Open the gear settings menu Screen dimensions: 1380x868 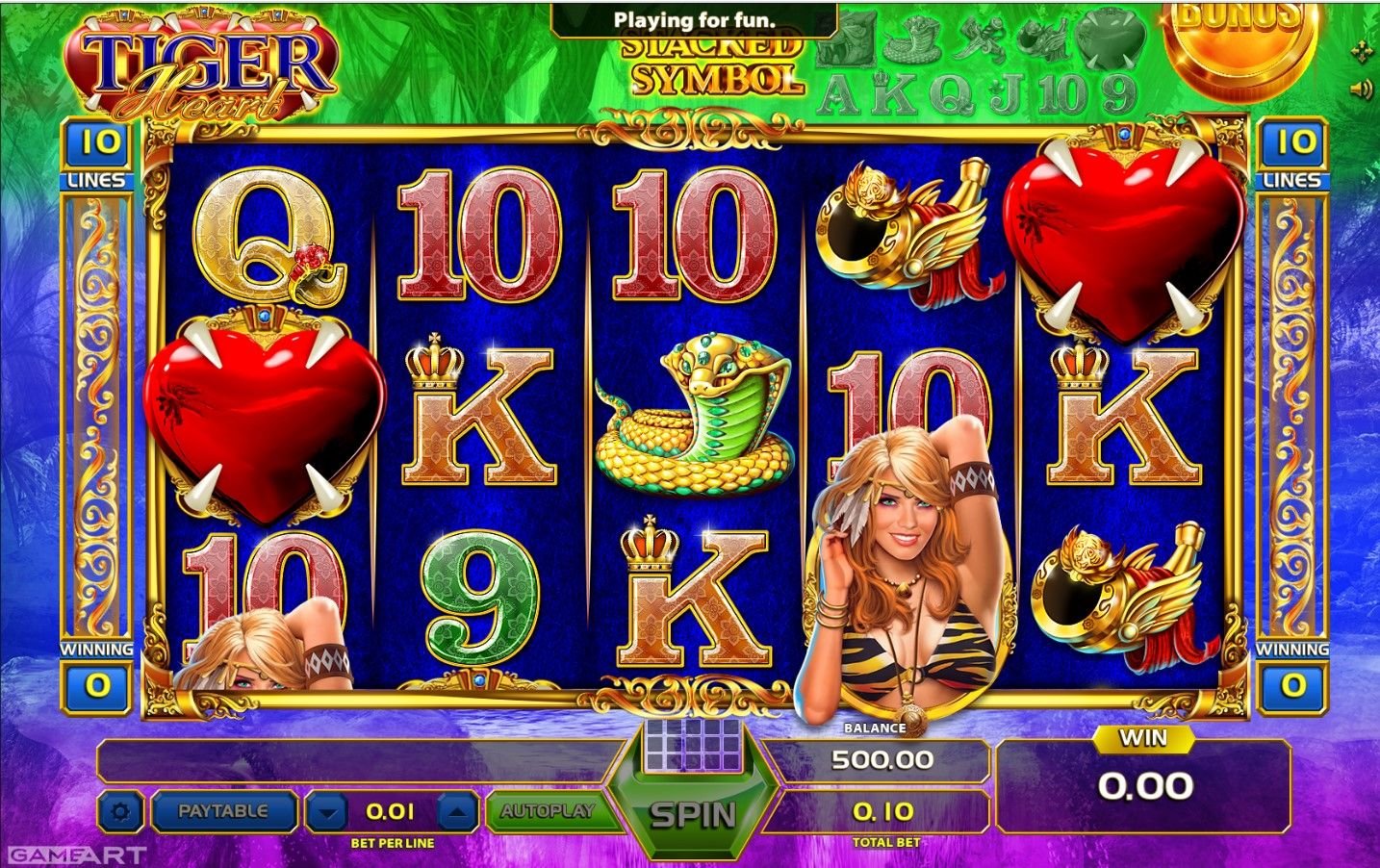click(x=120, y=812)
